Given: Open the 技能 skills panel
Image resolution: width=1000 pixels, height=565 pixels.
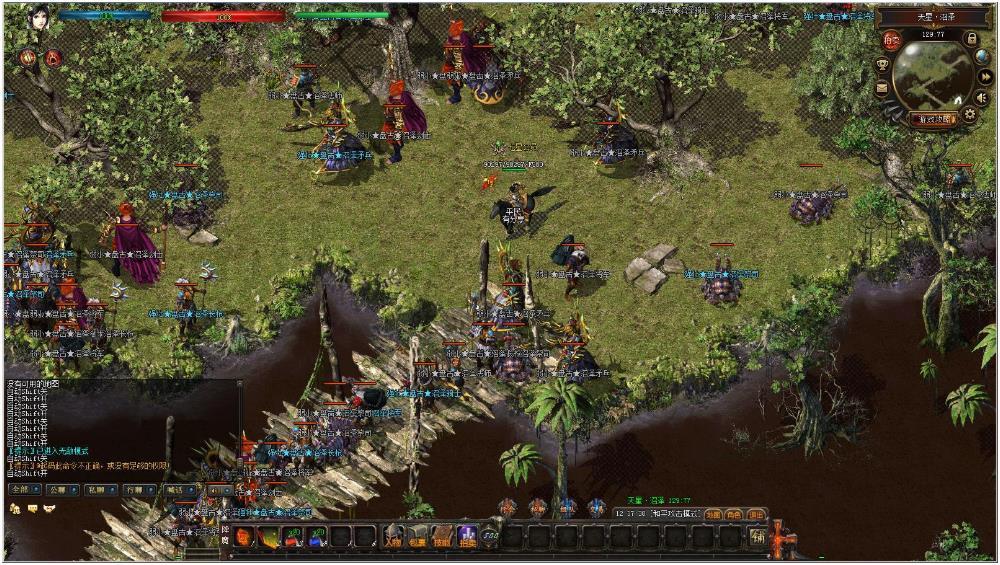Looking at the screenshot, I should point(442,537).
